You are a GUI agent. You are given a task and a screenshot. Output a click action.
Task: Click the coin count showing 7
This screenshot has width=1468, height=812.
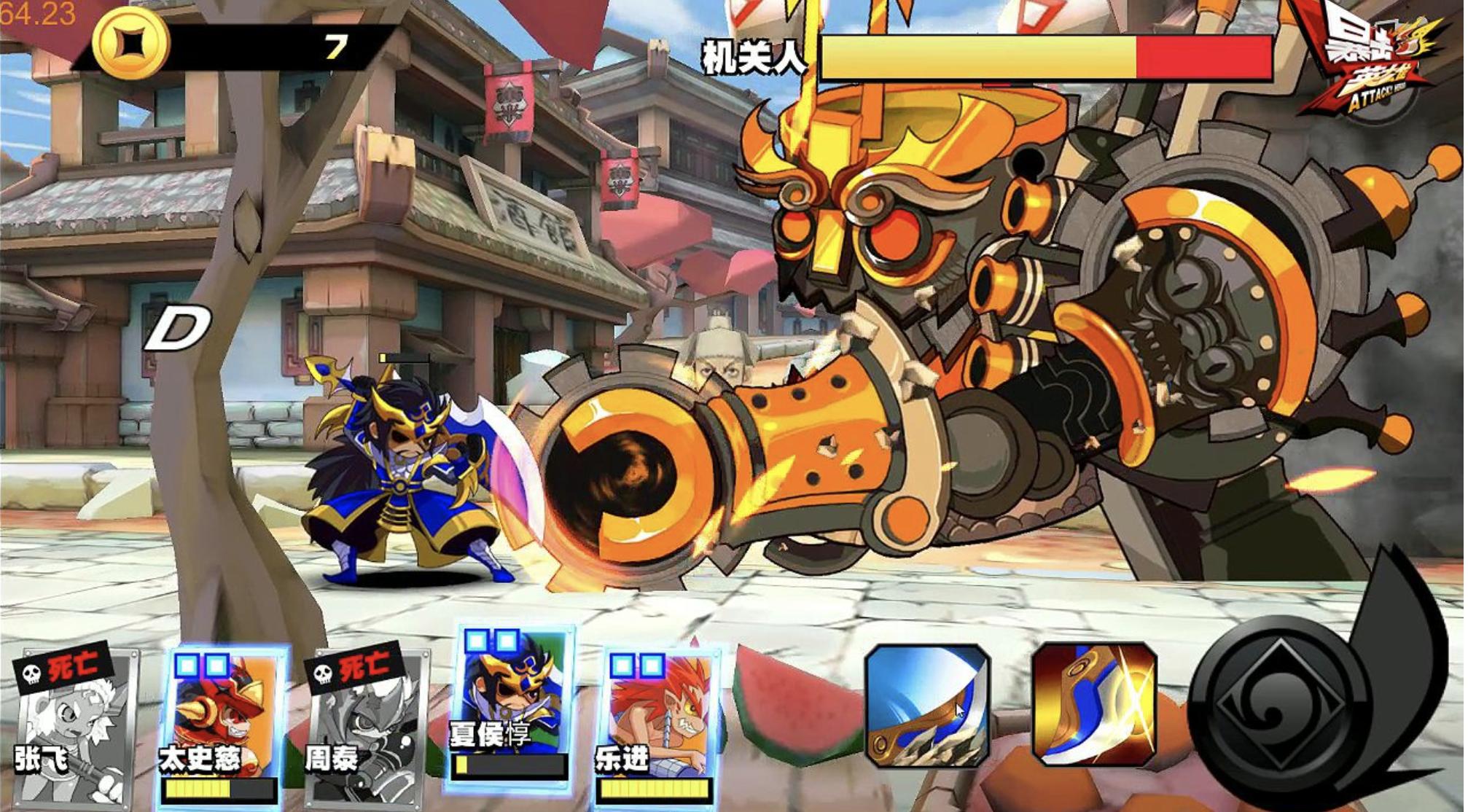[x=335, y=46]
